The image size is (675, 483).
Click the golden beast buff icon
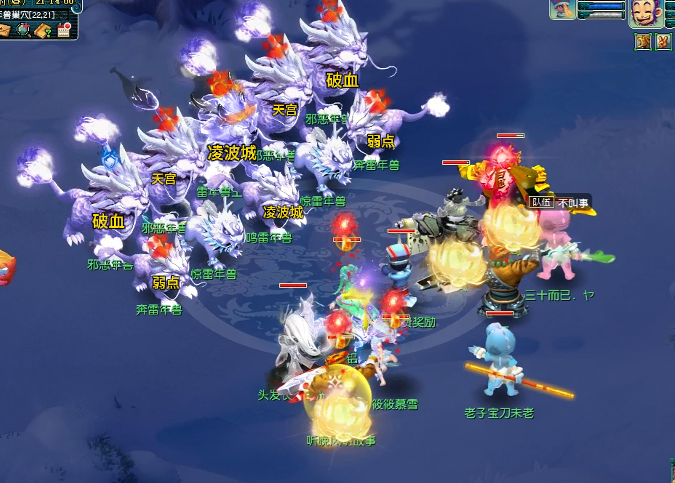[642, 41]
